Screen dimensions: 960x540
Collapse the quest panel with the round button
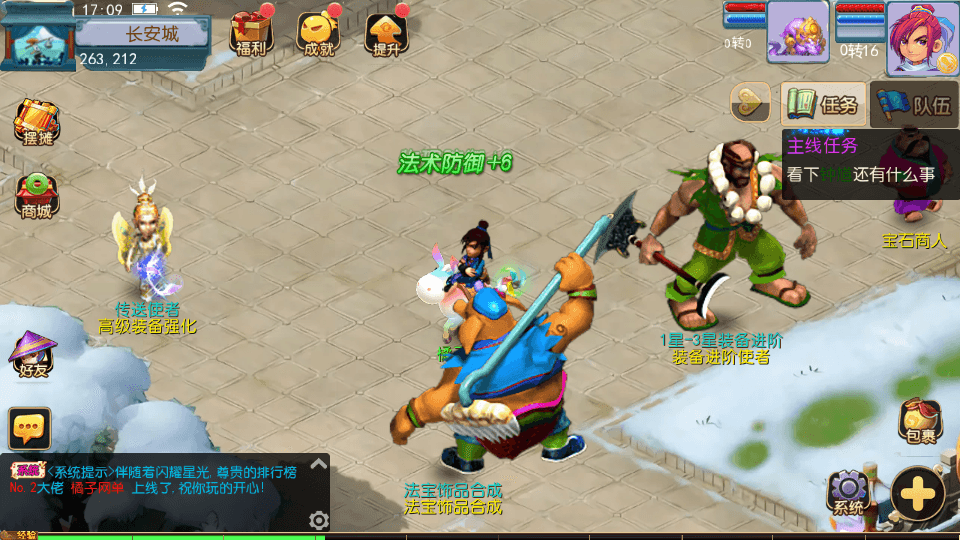pyautogui.click(x=749, y=102)
